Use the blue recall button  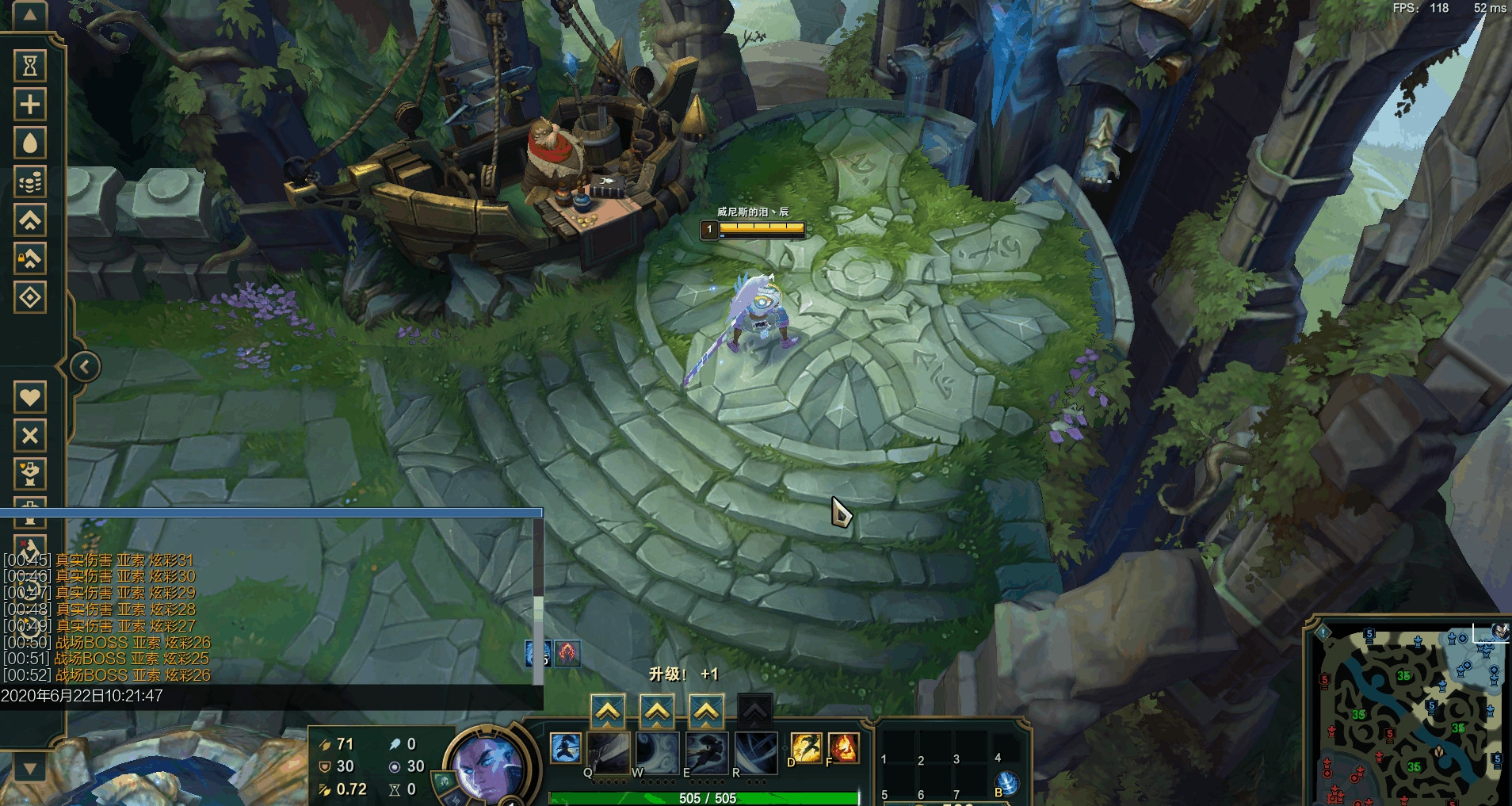1007,785
